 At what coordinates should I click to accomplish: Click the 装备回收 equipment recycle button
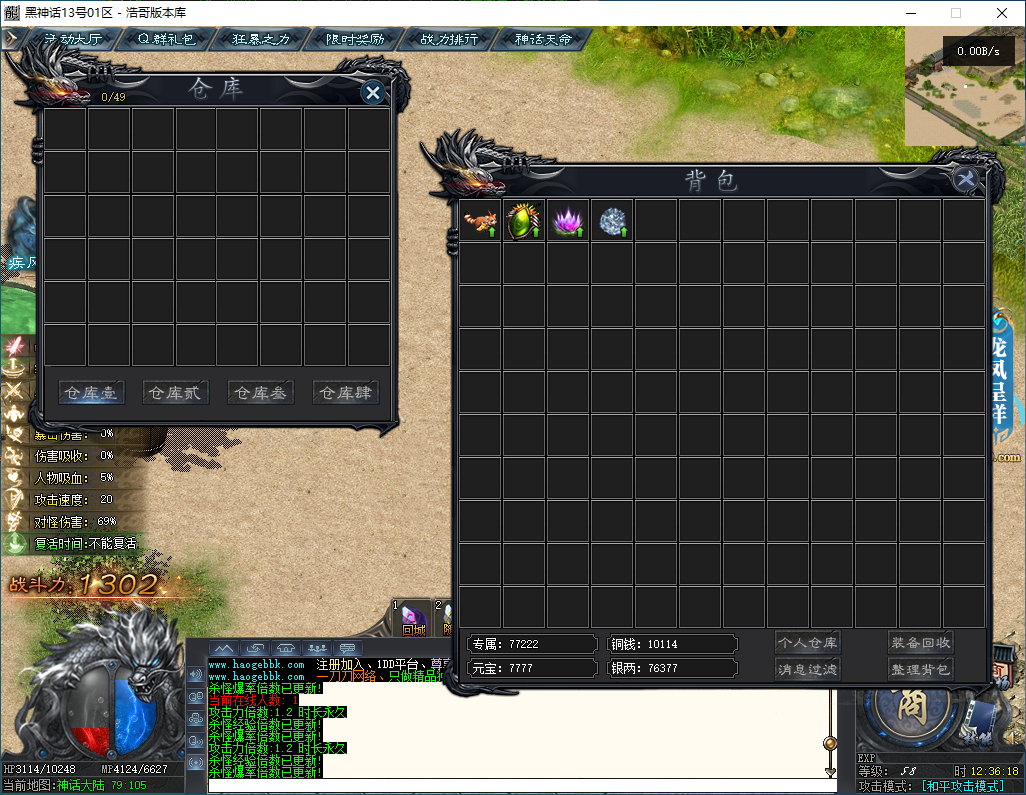(920, 643)
